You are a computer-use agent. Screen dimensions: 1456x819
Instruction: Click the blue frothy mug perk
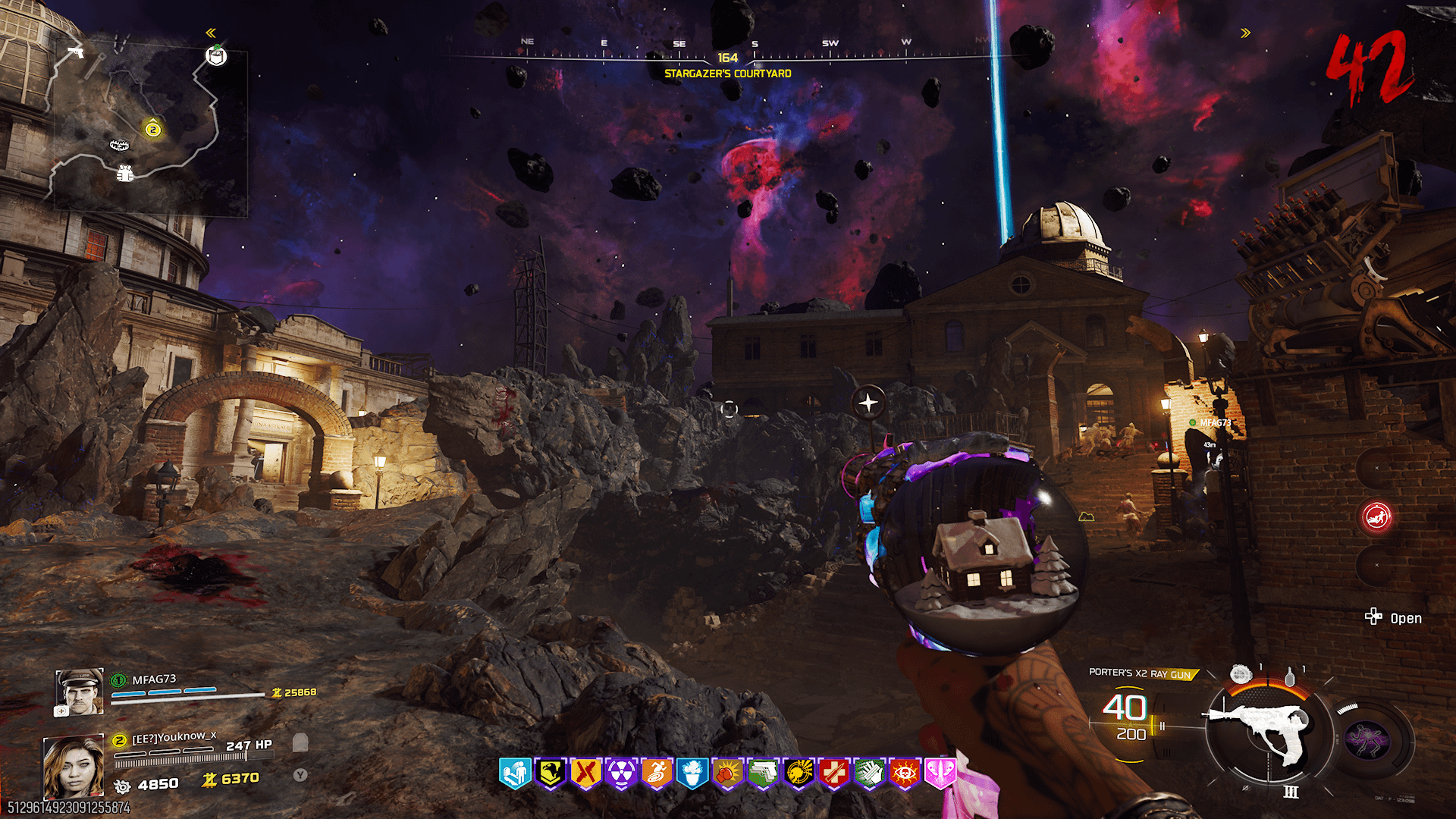coord(692,773)
